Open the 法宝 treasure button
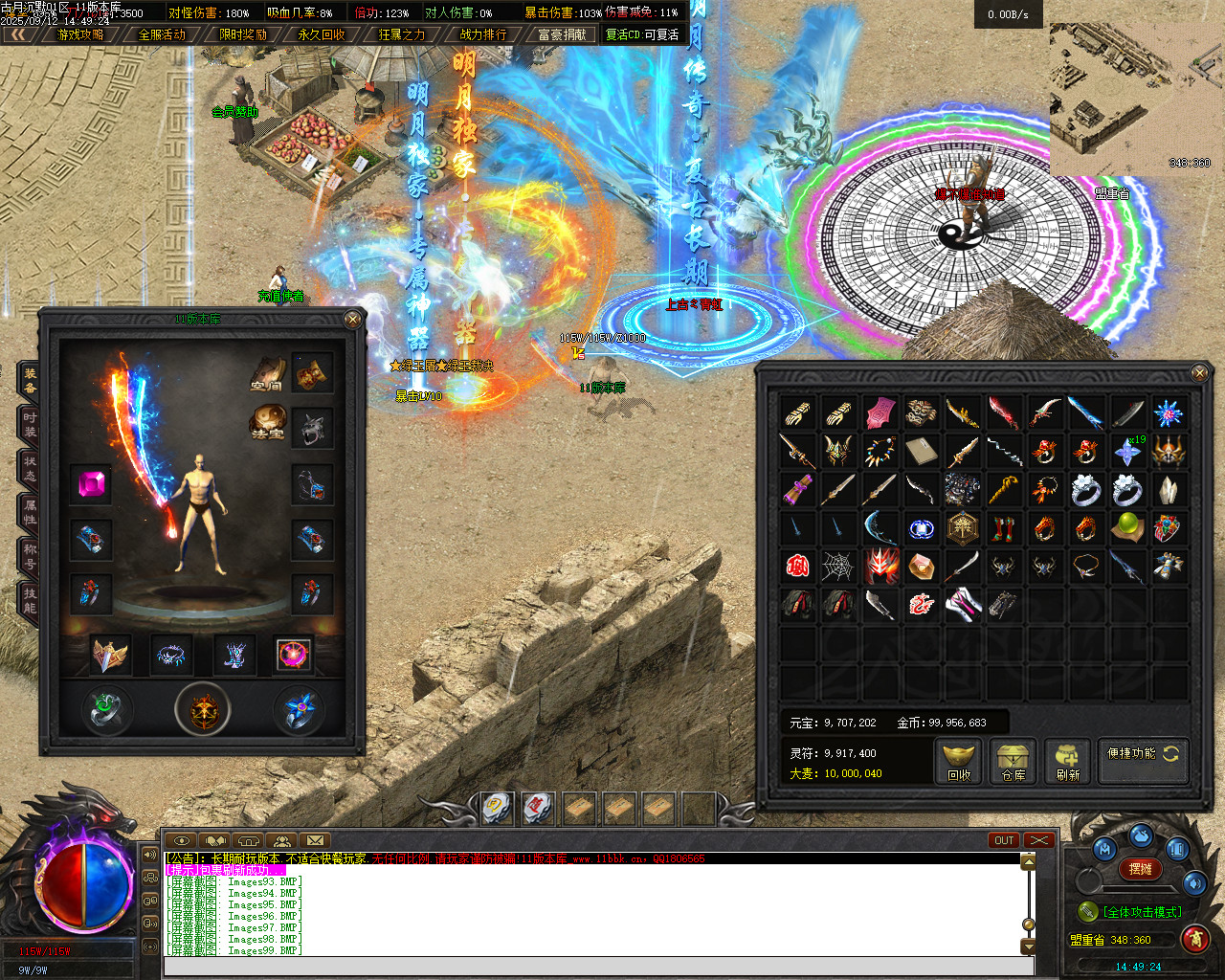 coord(267,422)
